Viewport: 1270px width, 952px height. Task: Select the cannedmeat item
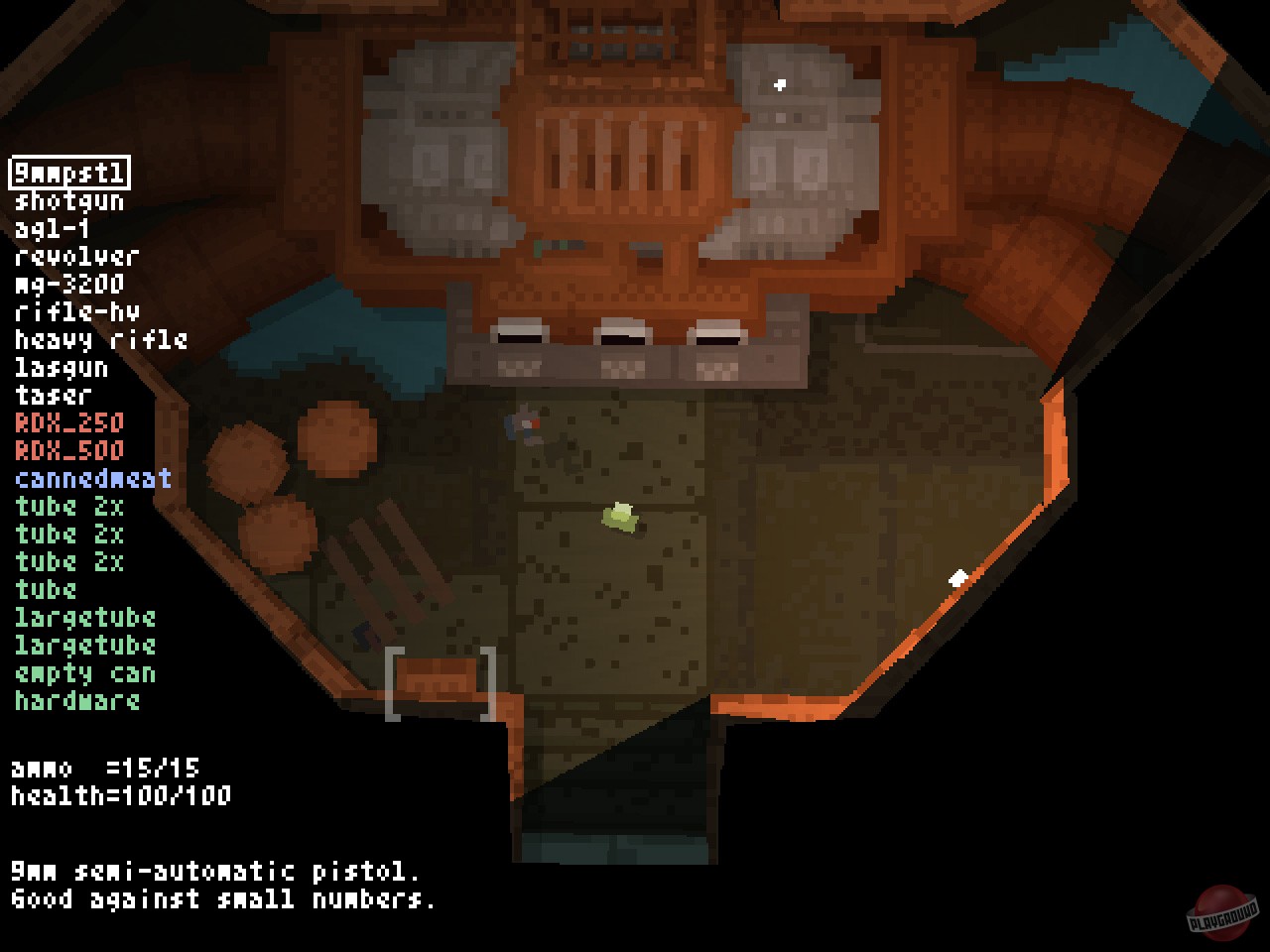tap(91, 479)
